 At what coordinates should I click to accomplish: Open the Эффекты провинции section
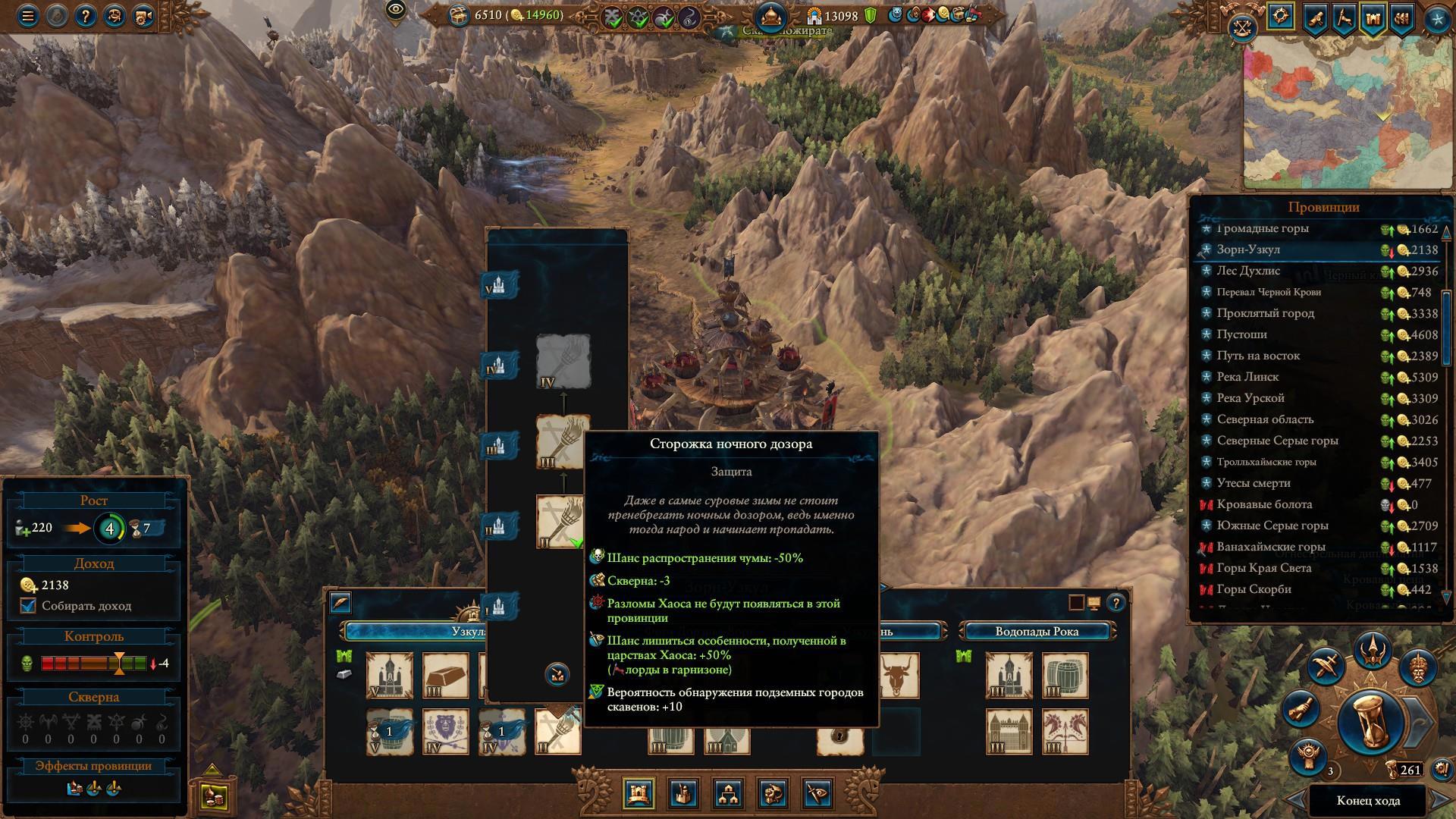[x=93, y=766]
